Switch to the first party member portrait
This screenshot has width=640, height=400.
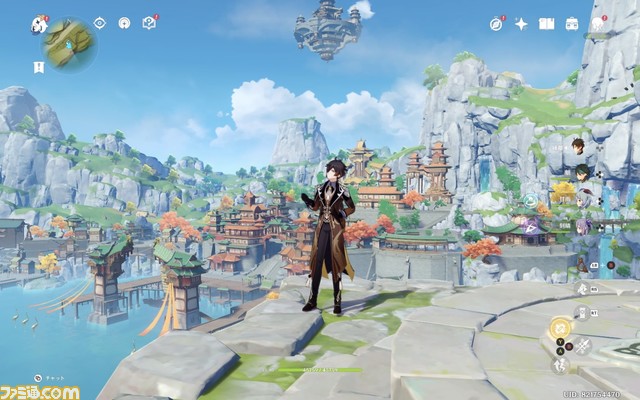tap(578, 147)
